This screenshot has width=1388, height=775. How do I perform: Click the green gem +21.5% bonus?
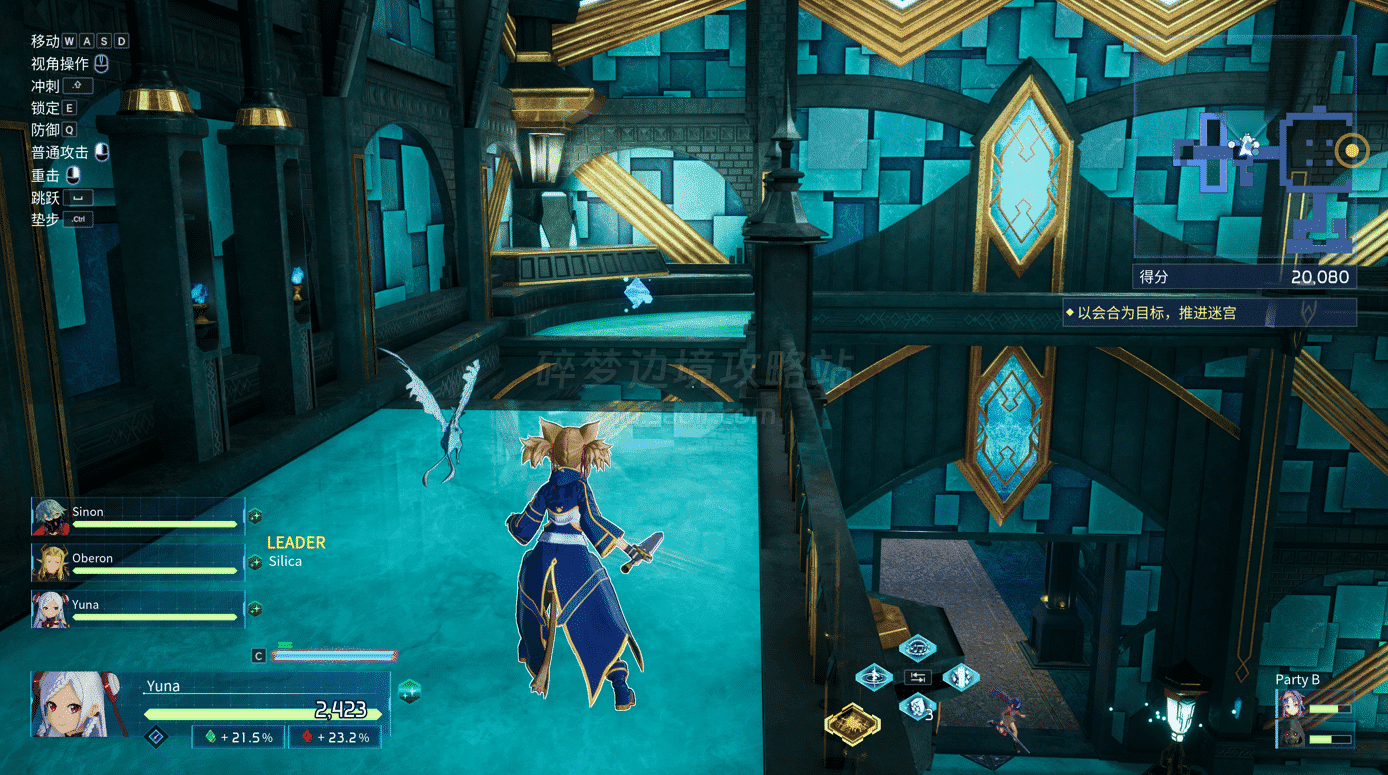point(238,737)
